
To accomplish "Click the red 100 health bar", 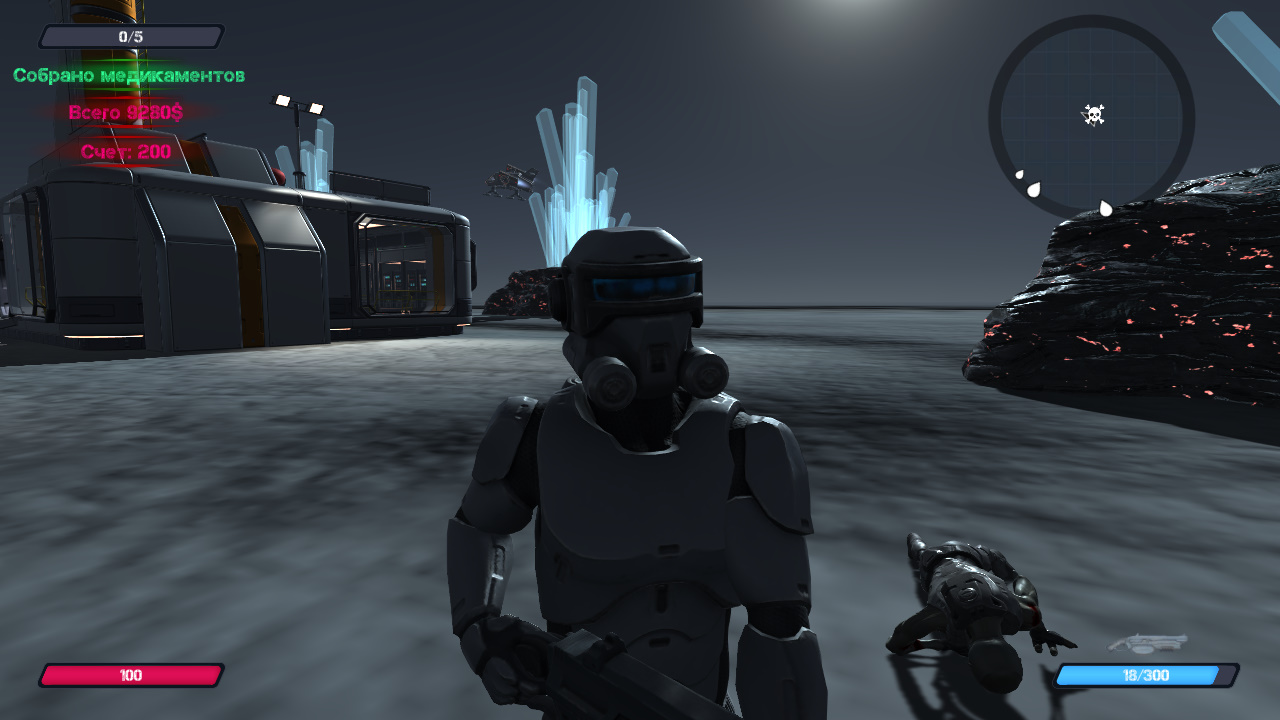I will [131, 675].
